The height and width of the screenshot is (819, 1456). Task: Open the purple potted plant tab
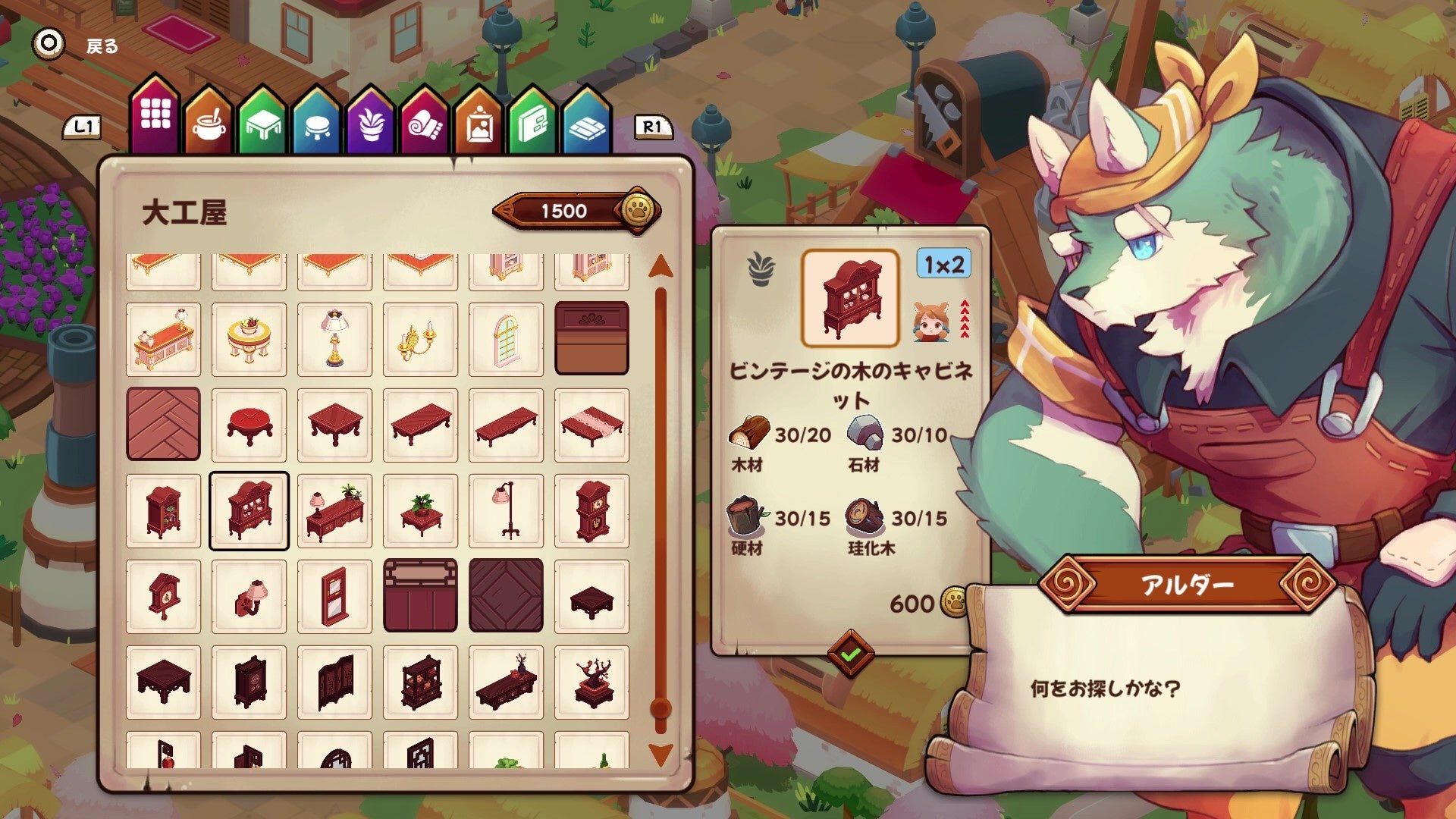371,123
